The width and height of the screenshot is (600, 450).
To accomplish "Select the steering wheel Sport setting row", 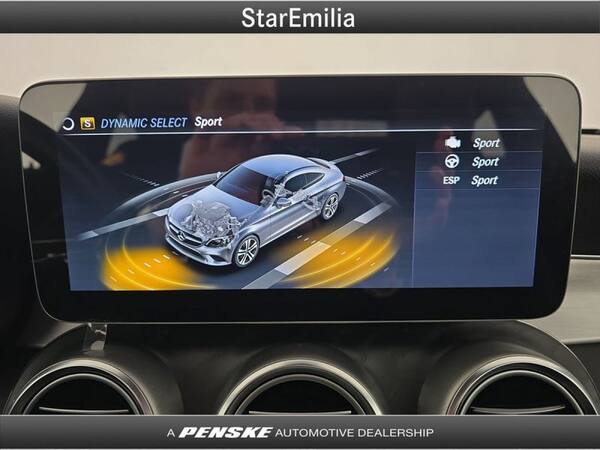I will coord(480,162).
